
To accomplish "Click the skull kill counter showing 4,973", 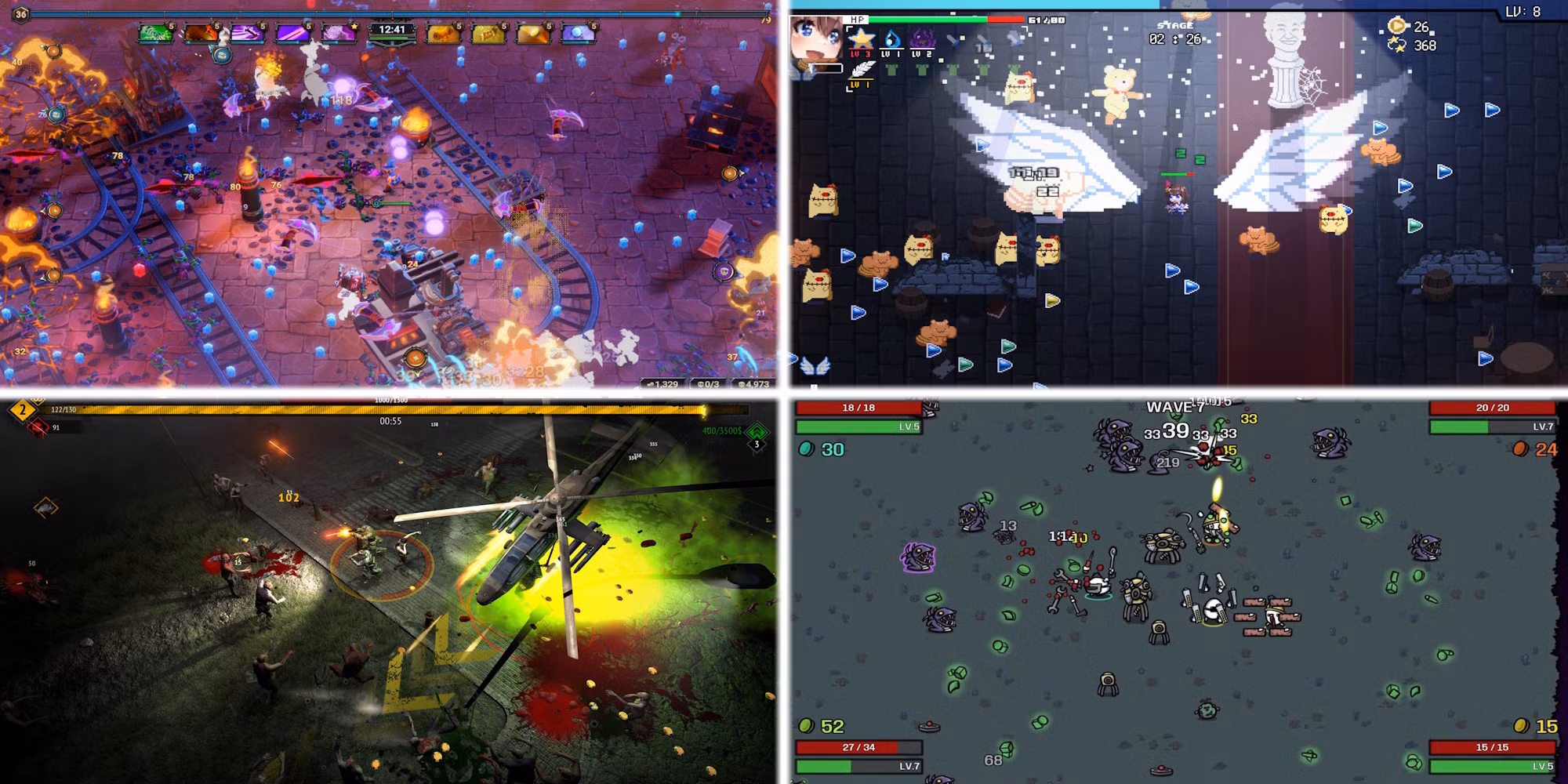I will tap(754, 384).
